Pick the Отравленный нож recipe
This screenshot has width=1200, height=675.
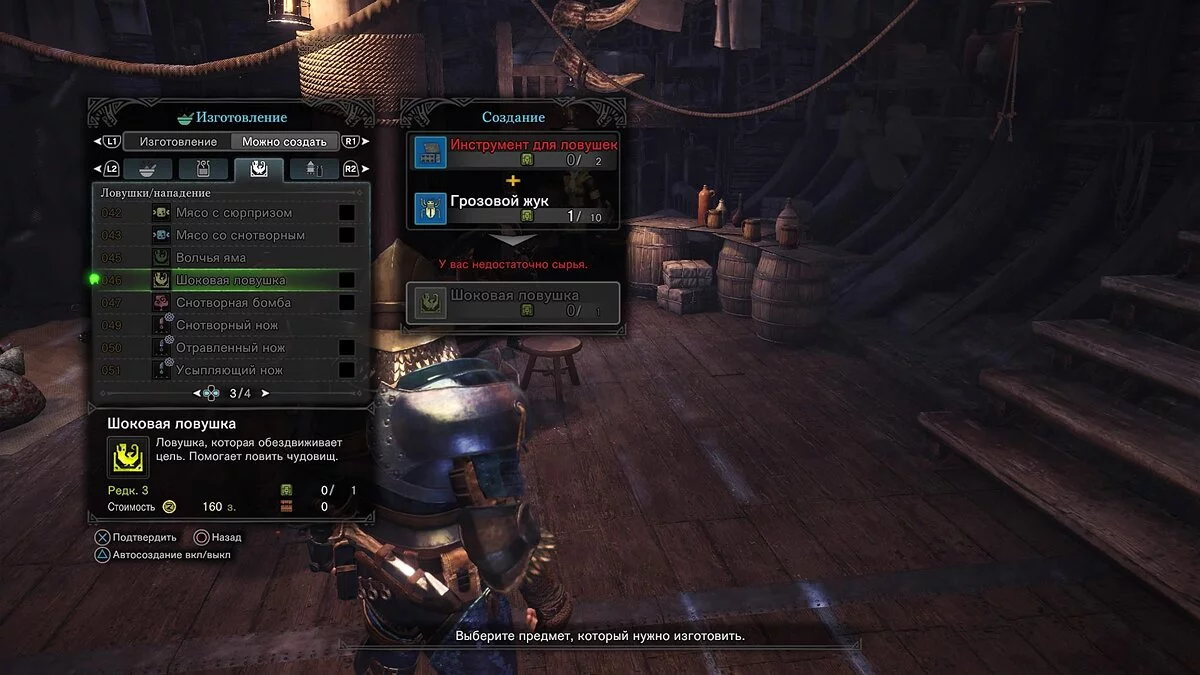(230, 348)
